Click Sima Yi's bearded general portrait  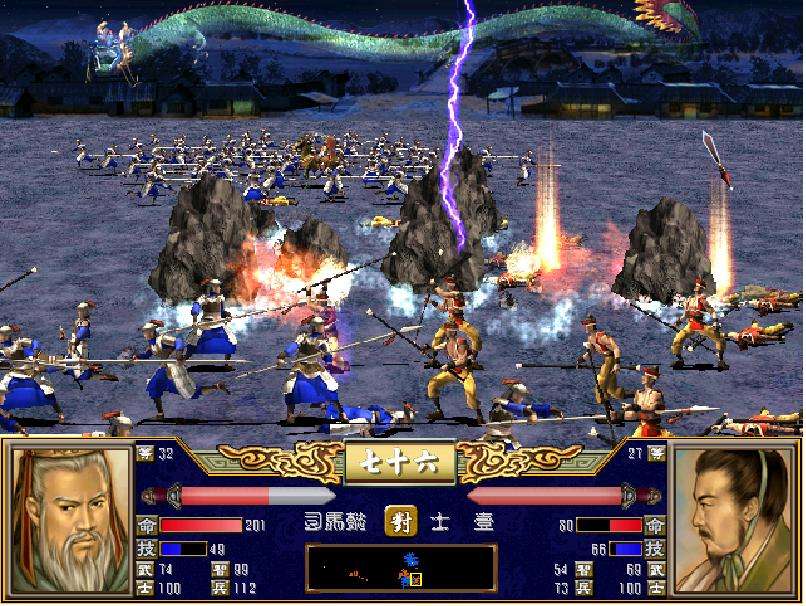(70, 520)
